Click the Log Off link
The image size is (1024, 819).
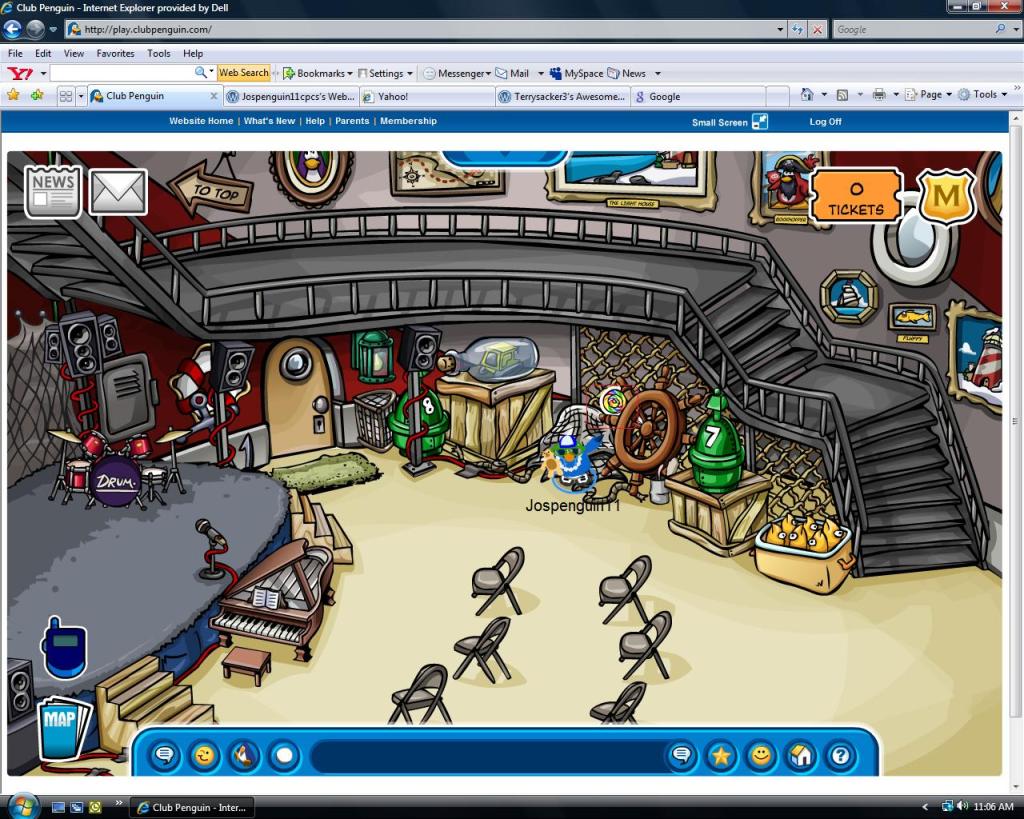825,122
